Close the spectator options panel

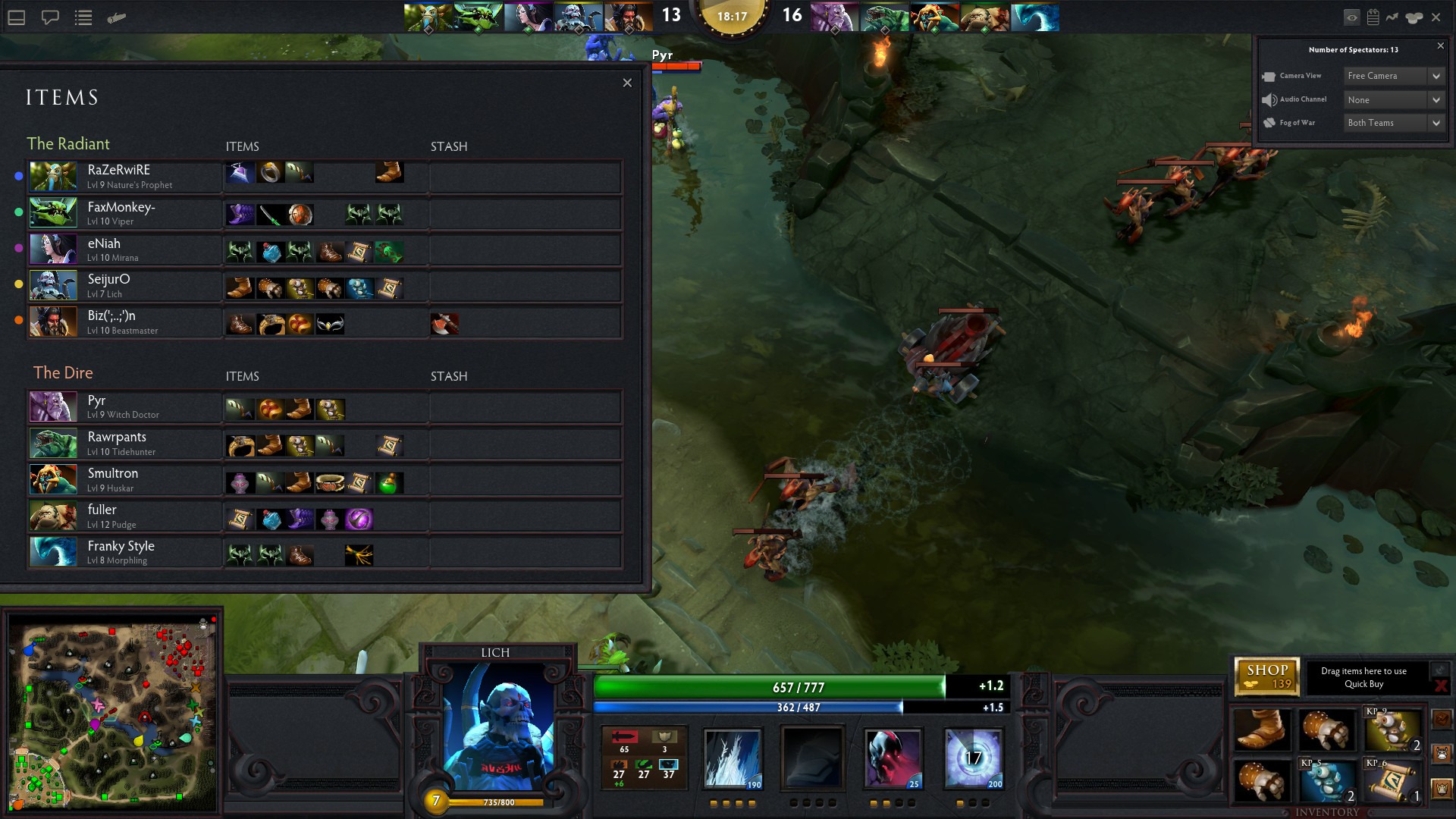point(1441,46)
